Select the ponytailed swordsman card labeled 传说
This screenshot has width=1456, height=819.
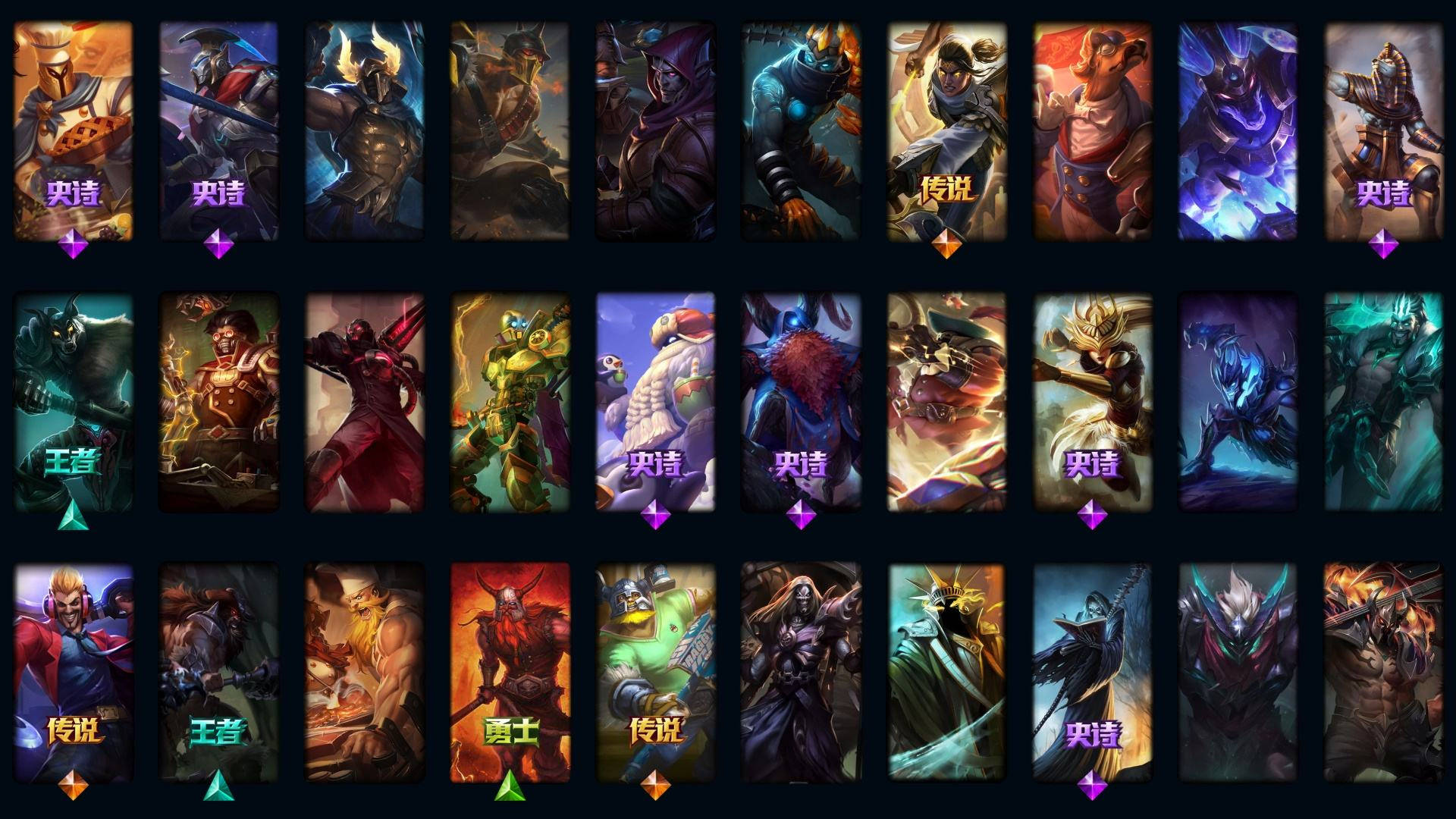[946, 130]
